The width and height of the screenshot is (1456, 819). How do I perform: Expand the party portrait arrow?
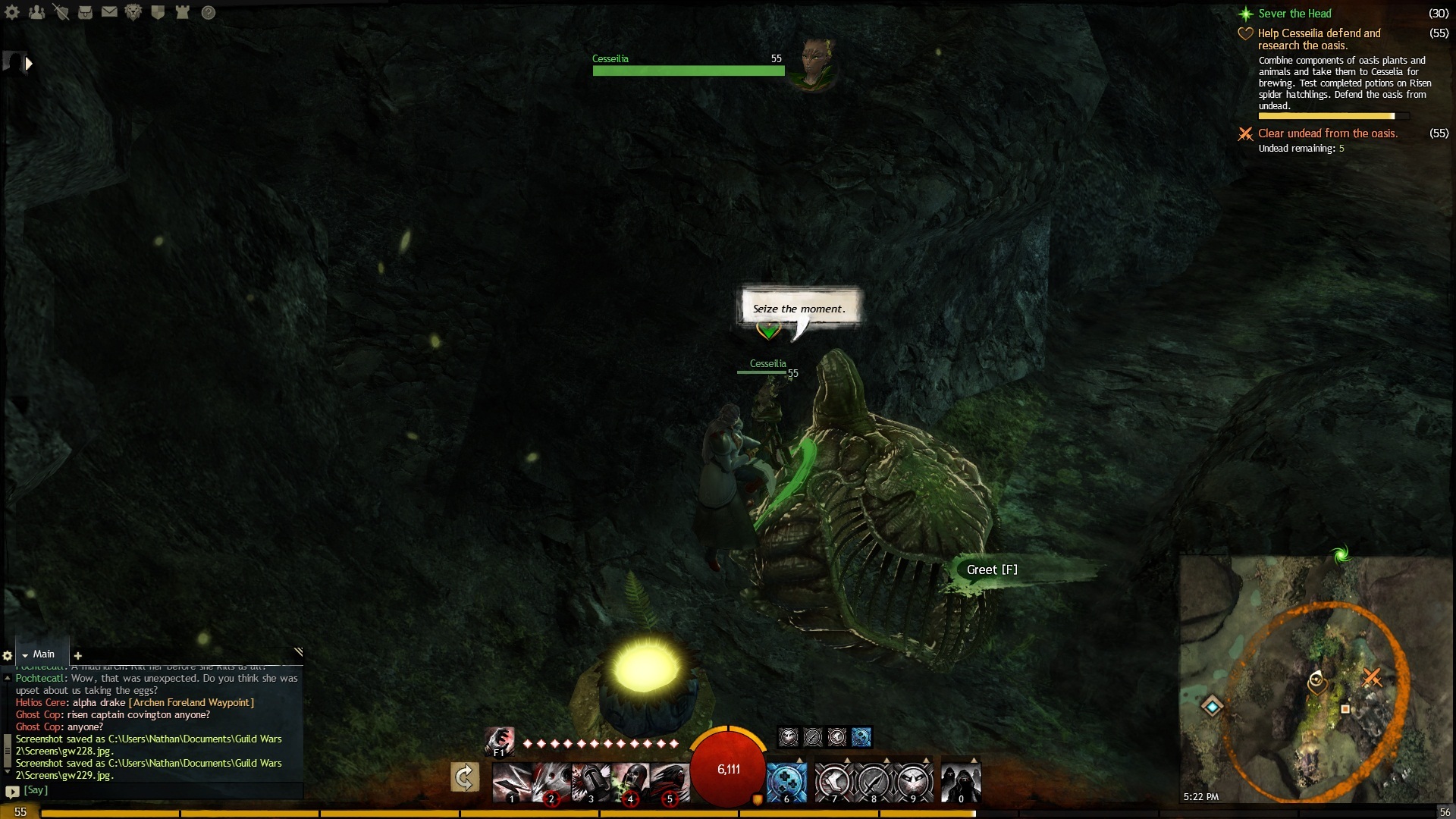point(29,64)
